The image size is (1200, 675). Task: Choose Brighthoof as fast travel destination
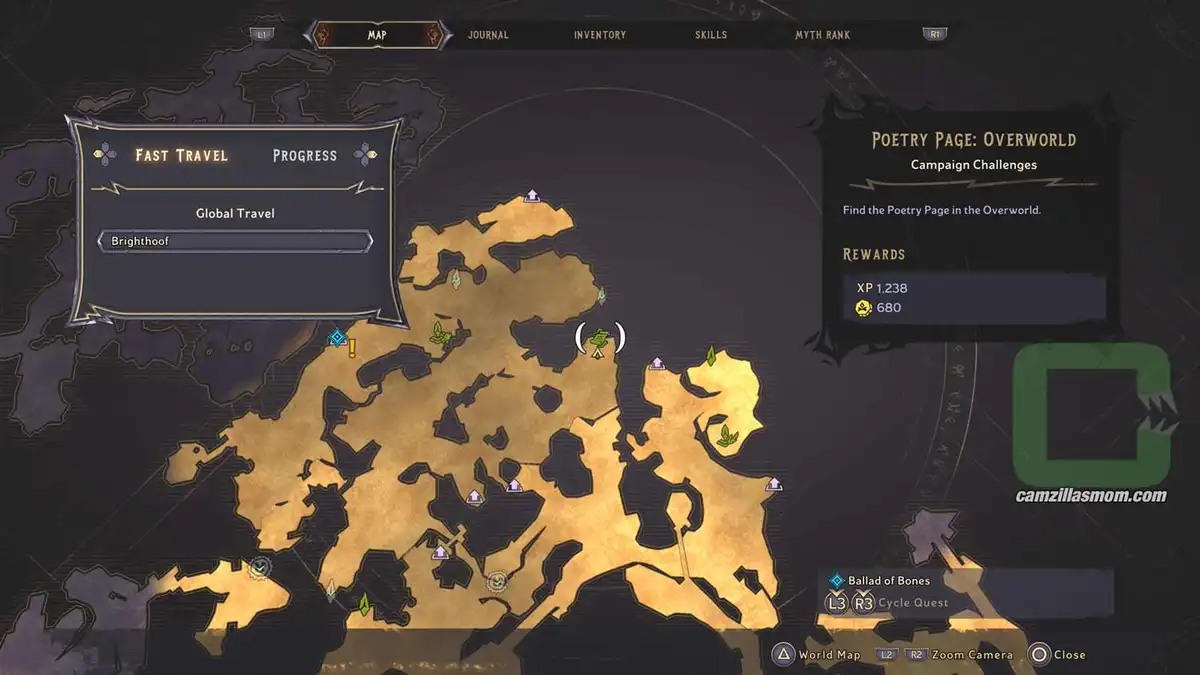click(235, 242)
